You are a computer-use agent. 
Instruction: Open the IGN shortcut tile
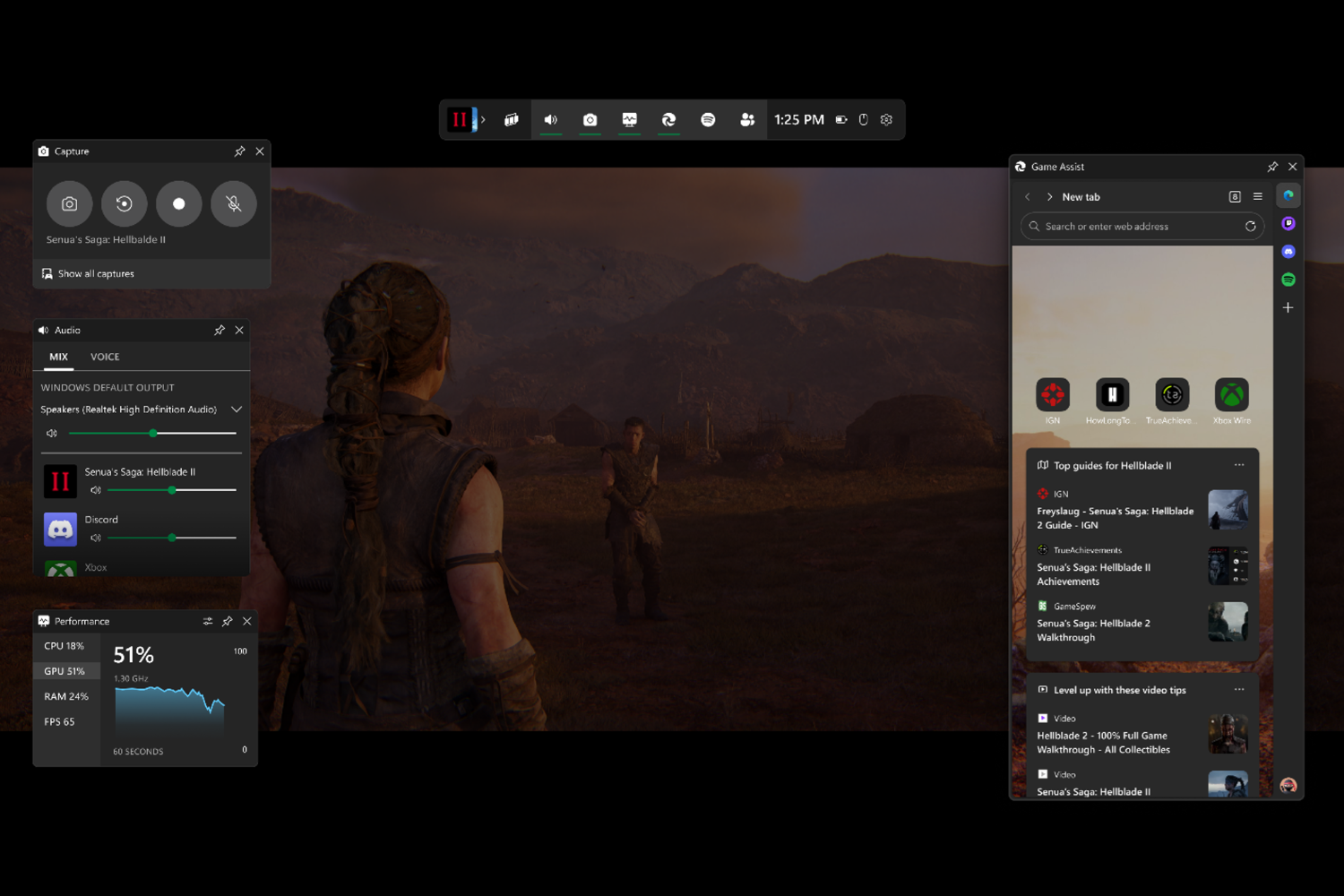tap(1053, 396)
